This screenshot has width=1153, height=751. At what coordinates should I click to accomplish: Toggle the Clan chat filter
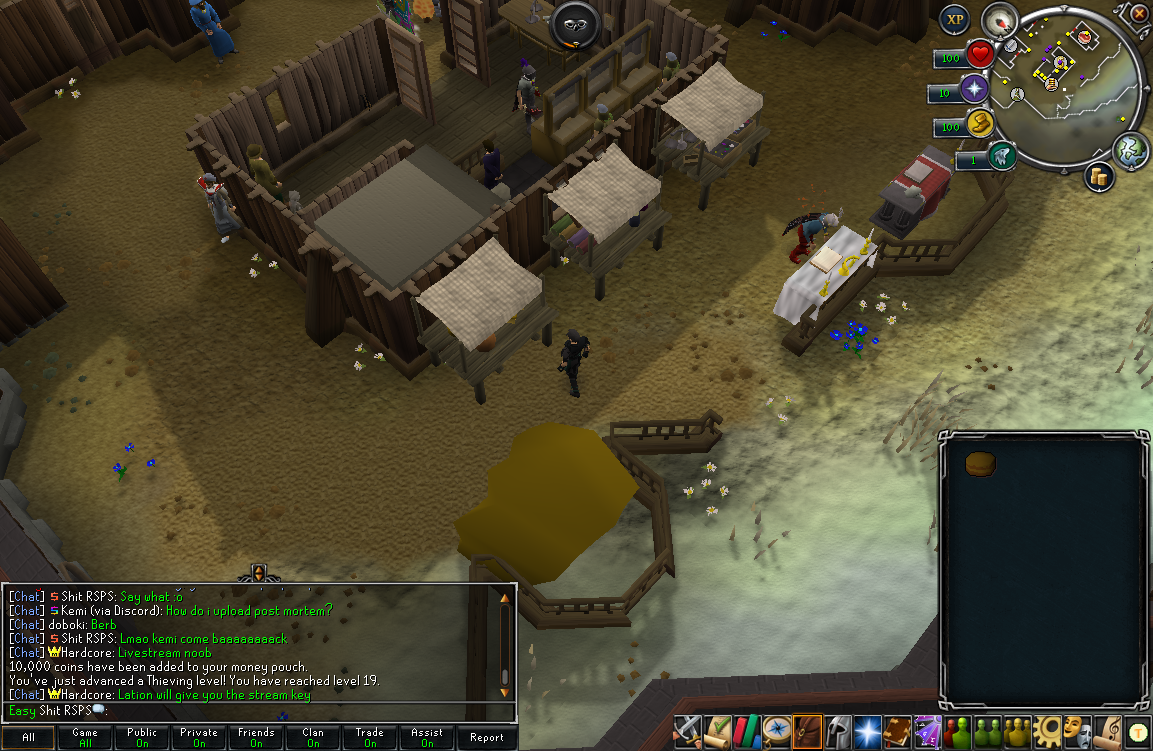313,738
